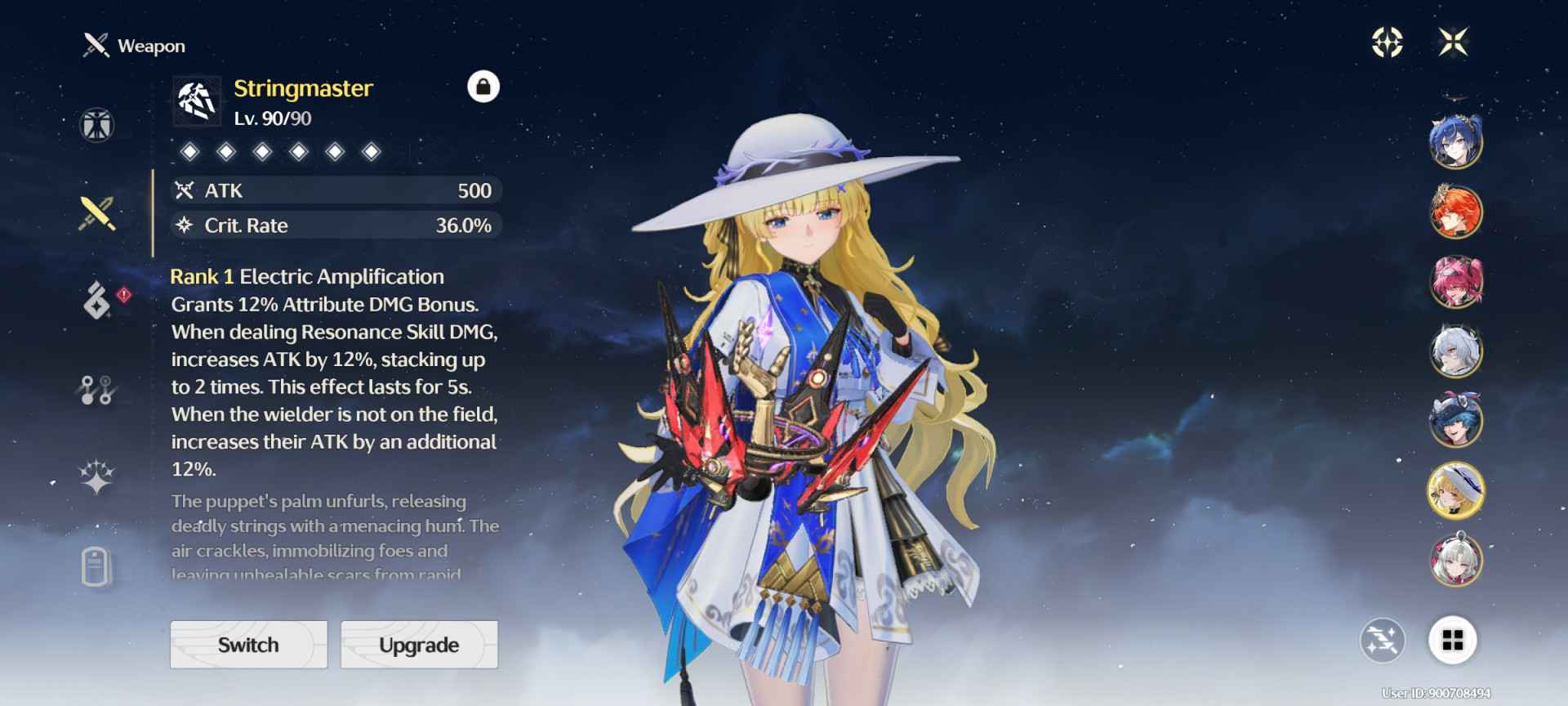This screenshot has width=1568, height=706.
Task: Open the circular emblem icon beside close
Action: point(1387,42)
